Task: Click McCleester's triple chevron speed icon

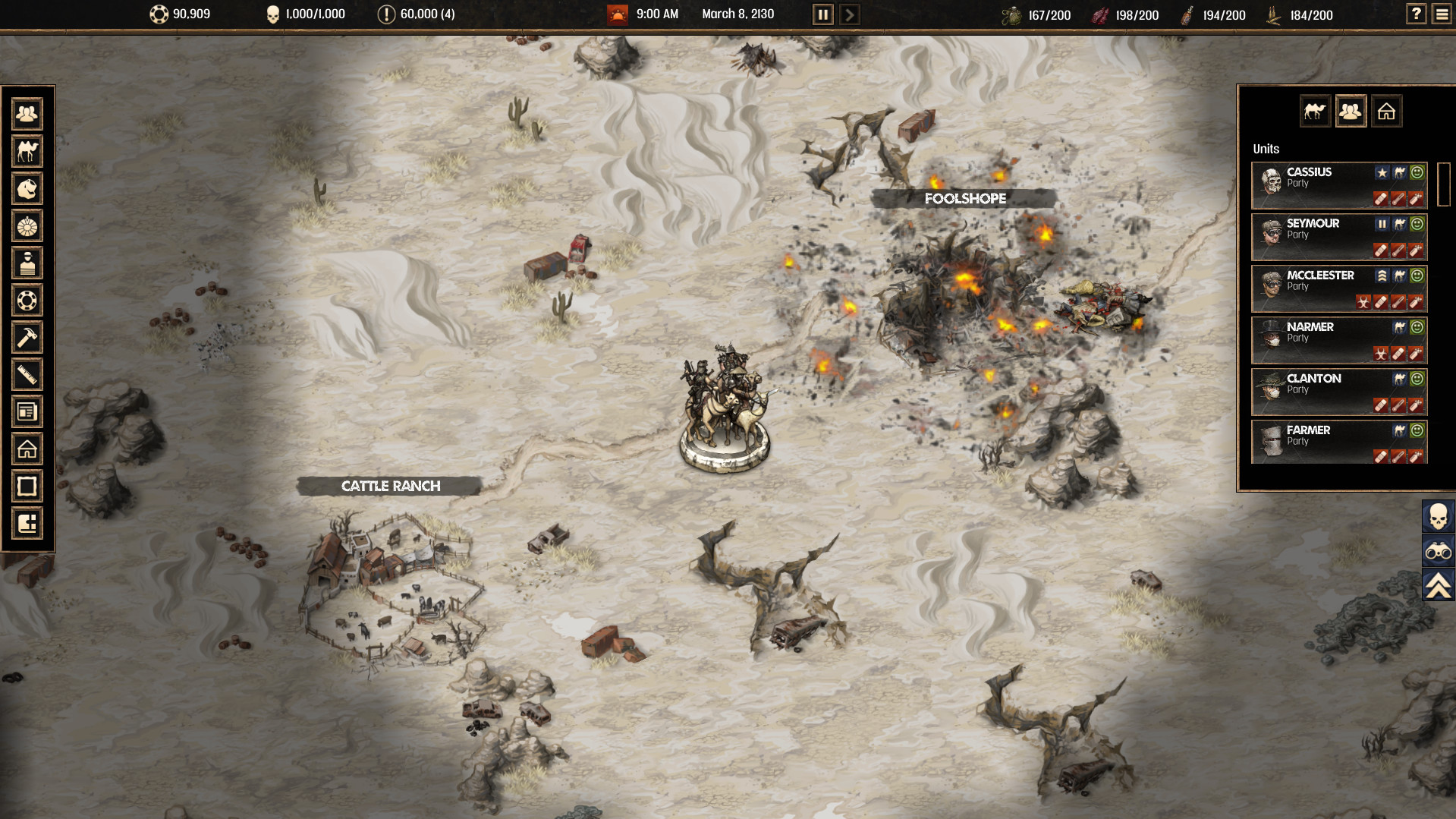Action: pos(1382,276)
